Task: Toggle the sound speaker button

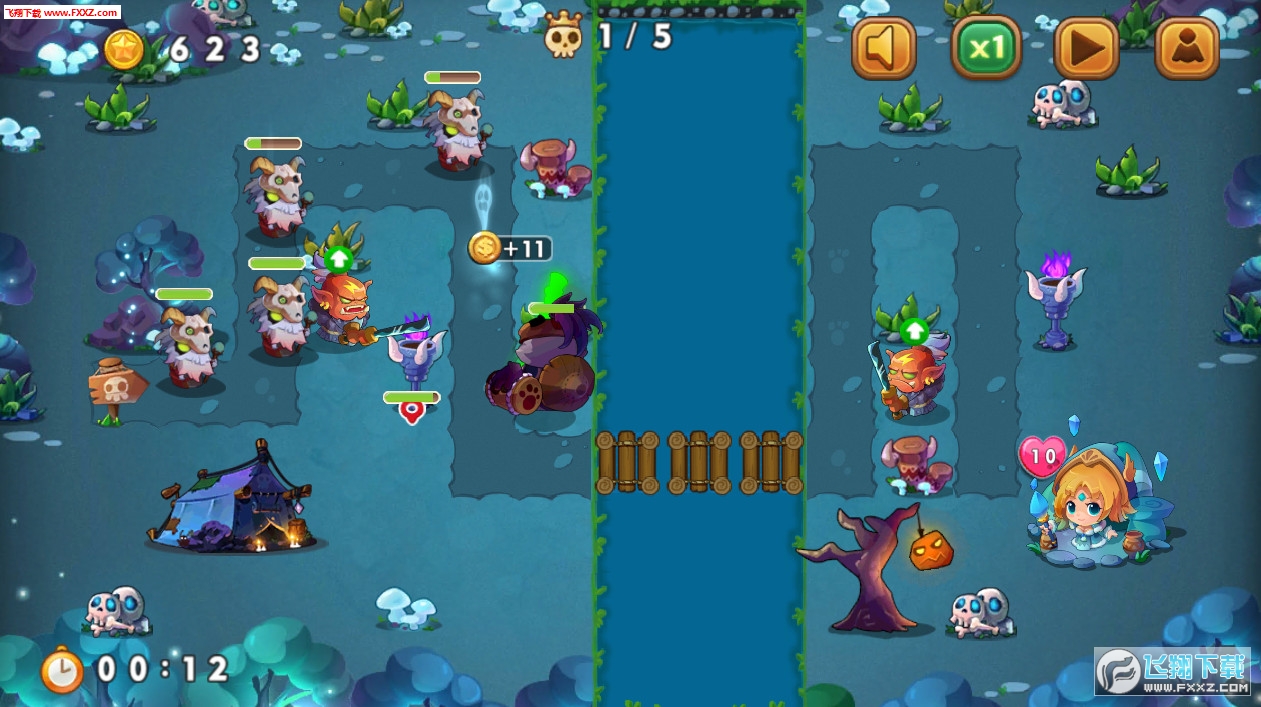Action: click(883, 47)
